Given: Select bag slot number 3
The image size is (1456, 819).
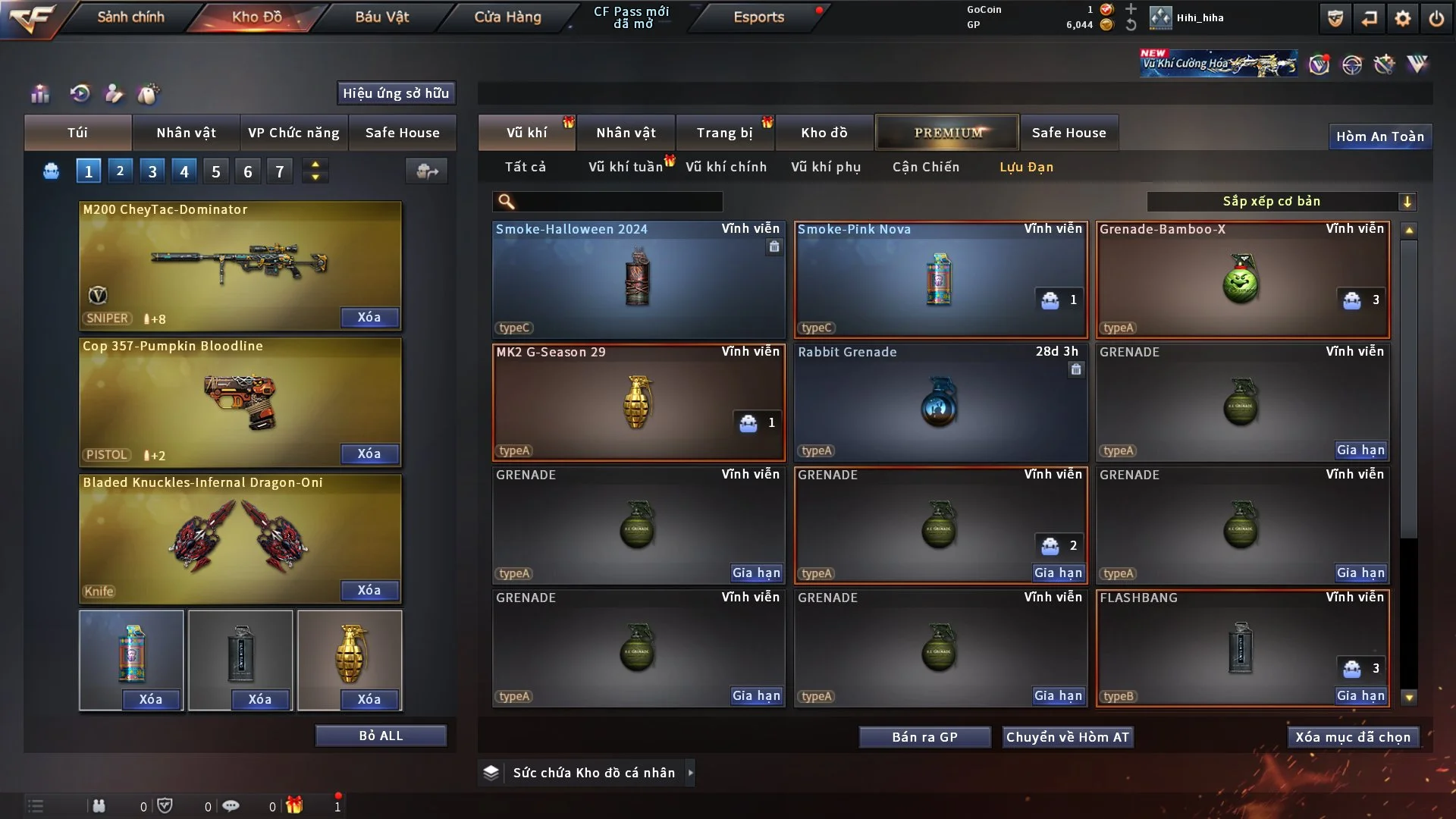Looking at the screenshot, I should pos(152,171).
